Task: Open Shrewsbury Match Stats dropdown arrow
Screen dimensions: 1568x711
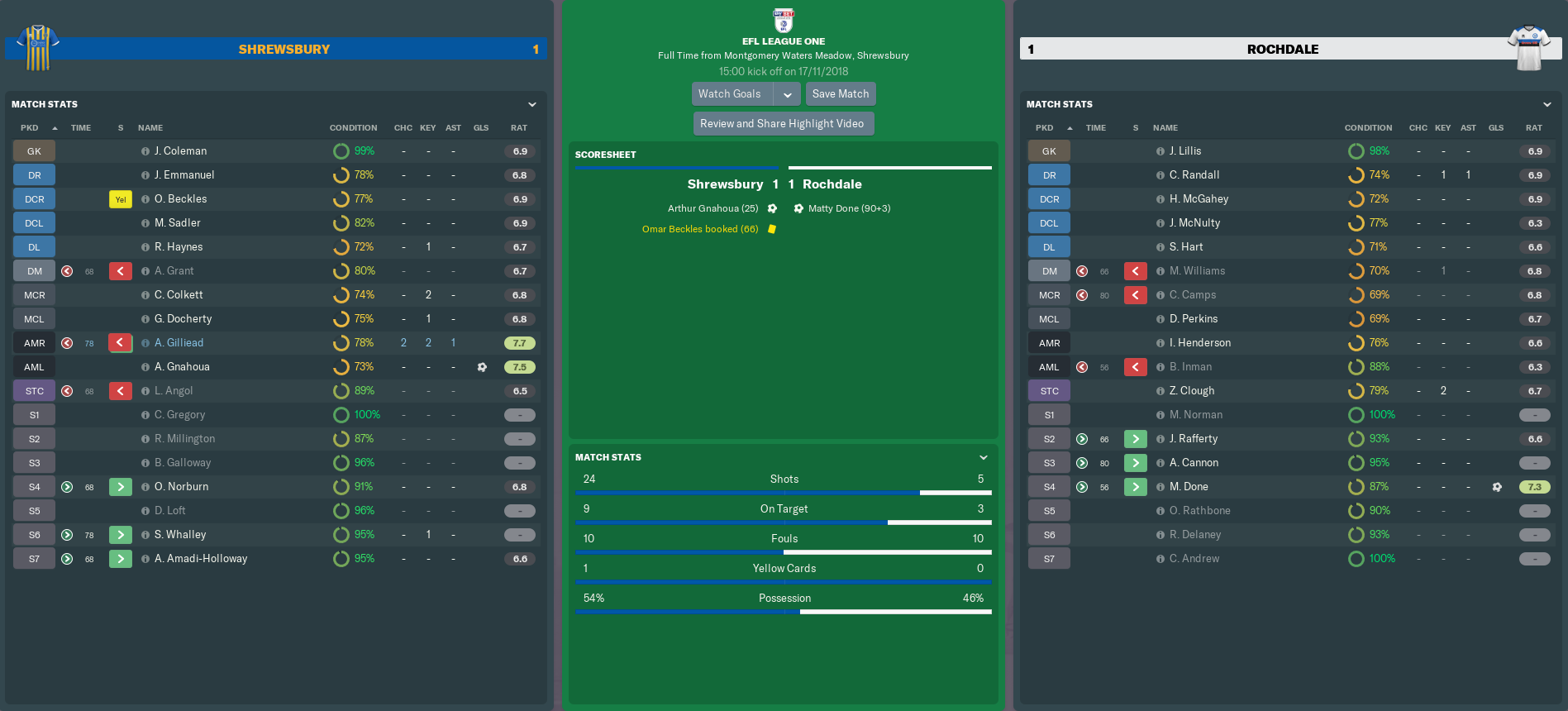Action: [x=532, y=105]
